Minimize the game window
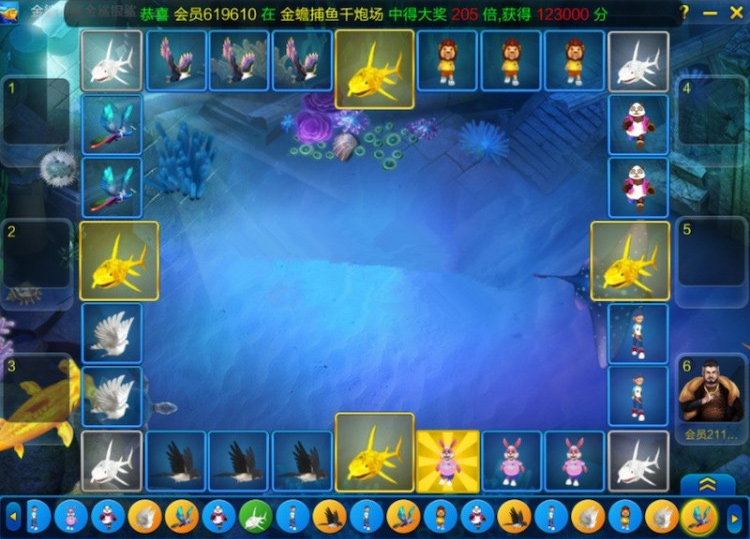 [710, 13]
